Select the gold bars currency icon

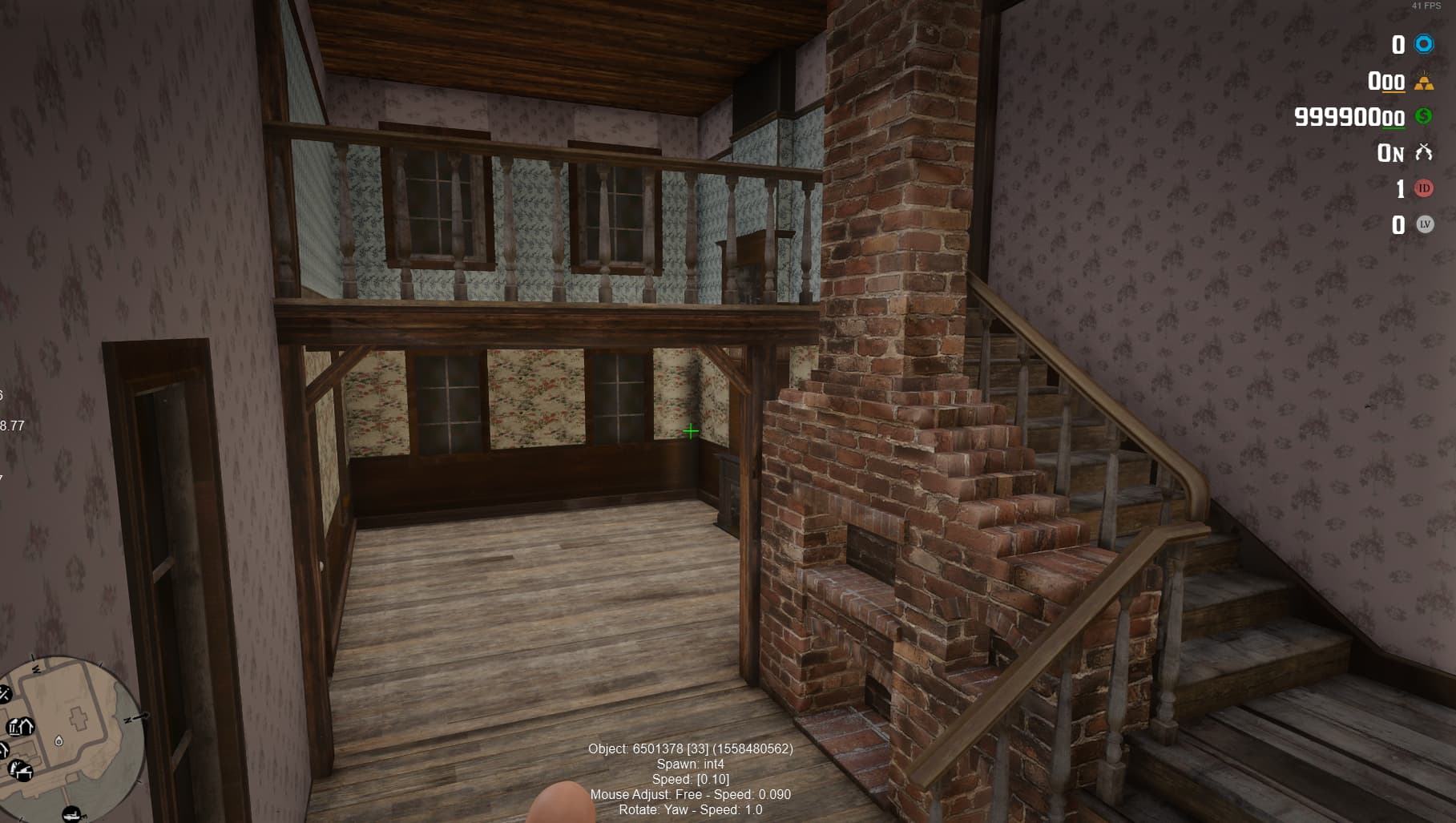point(1425,81)
